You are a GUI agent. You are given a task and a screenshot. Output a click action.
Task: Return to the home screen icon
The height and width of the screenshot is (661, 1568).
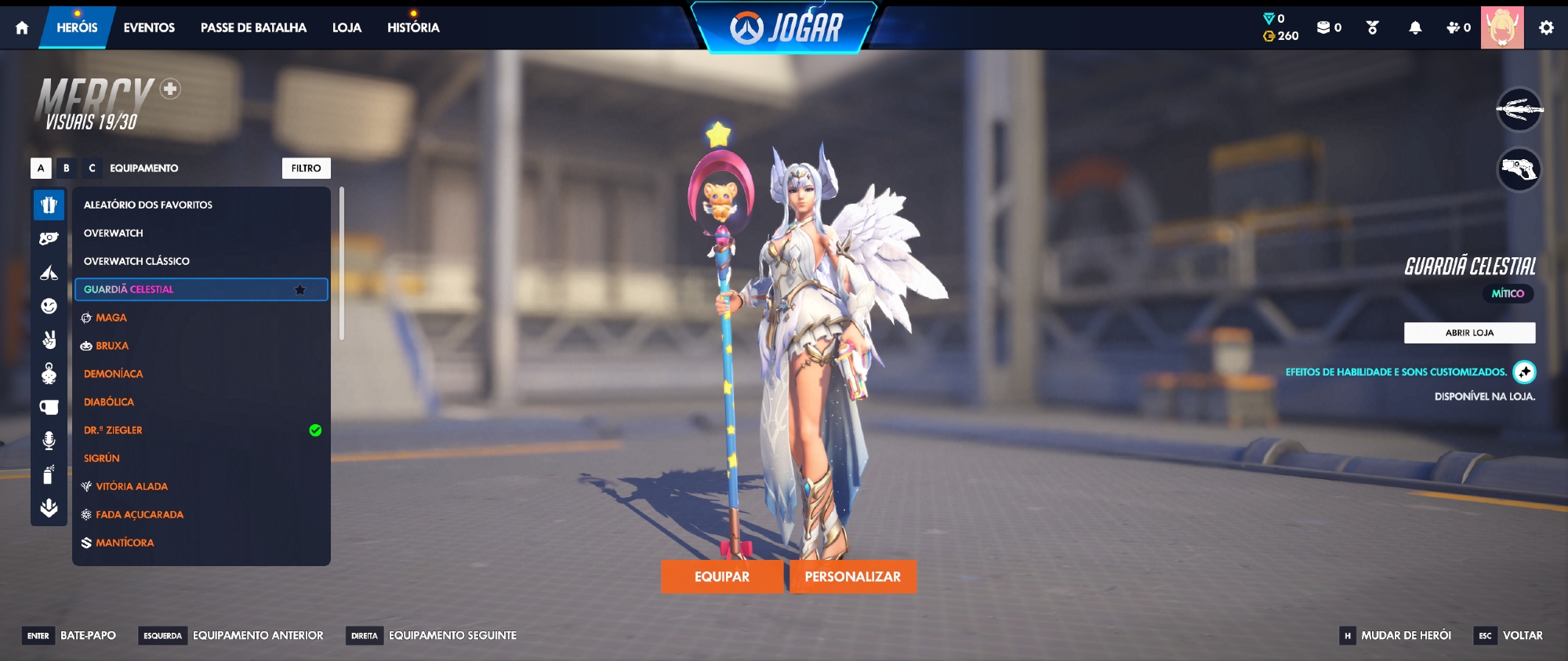pyautogui.click(x=22, y=27)
